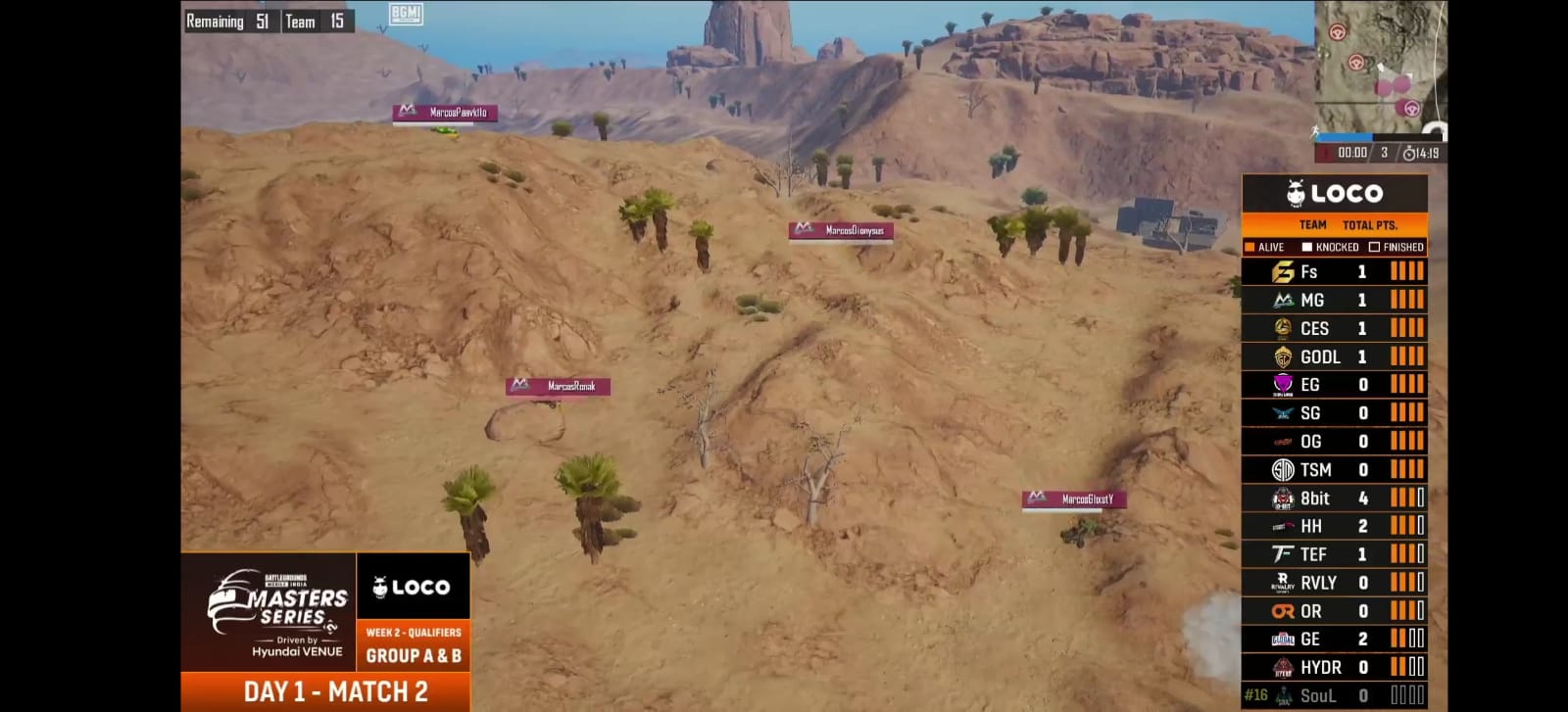The height and width of the screenshot is (712, 1568).
Task: Choose the TEF team row
Action: (x=1334, y=554)
